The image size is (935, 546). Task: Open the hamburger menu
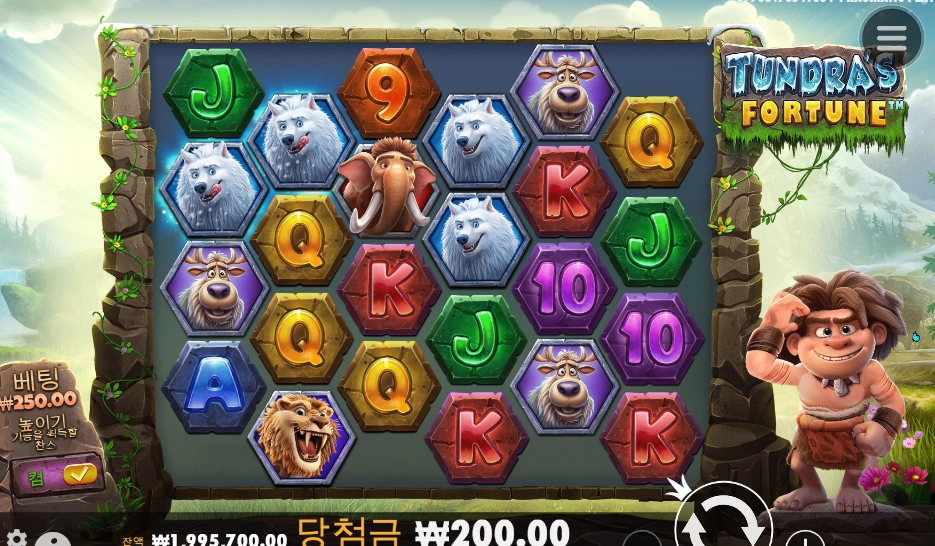pos(891,38)
